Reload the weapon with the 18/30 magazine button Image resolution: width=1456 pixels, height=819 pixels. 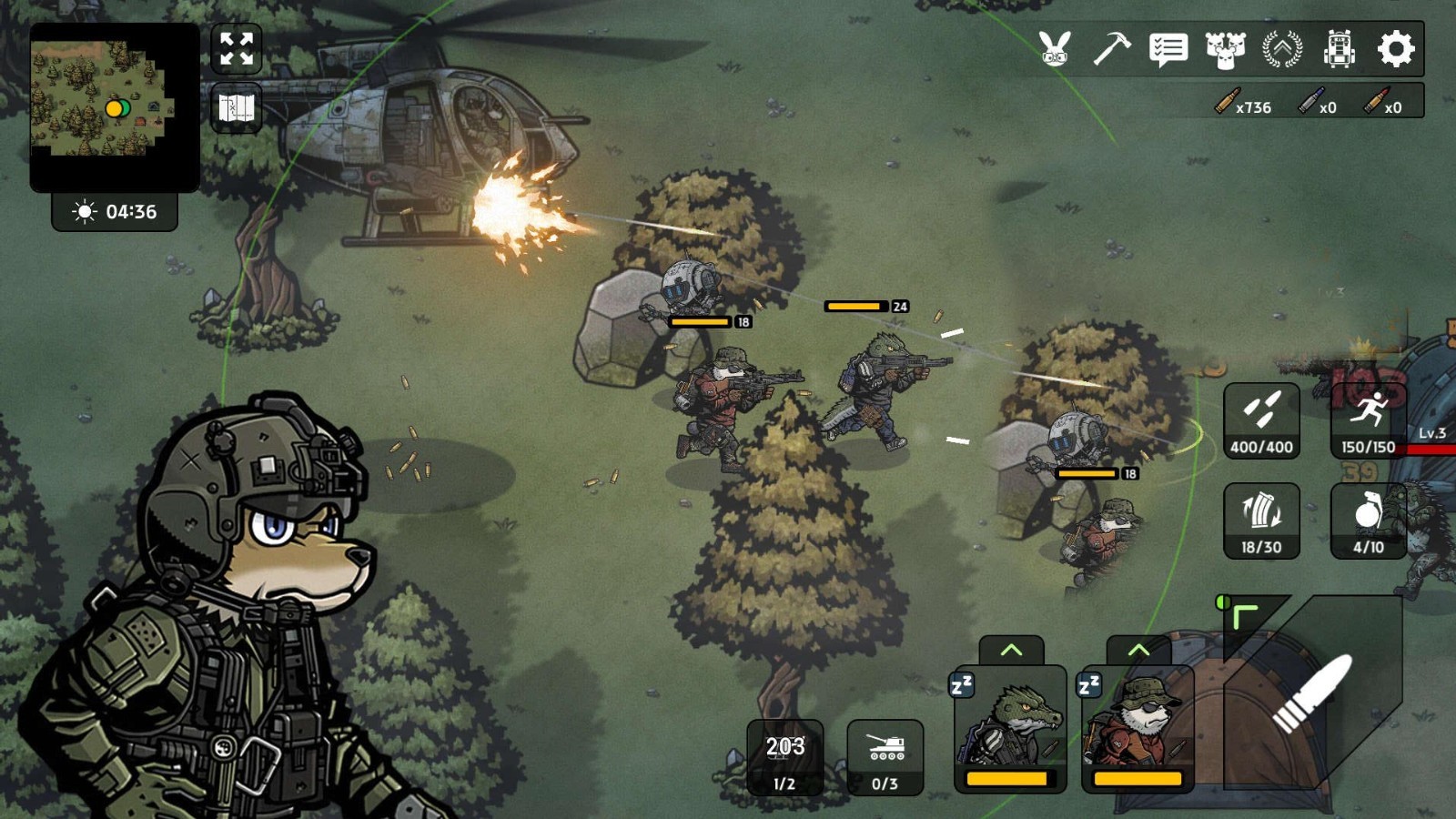tap(1261, 521)
